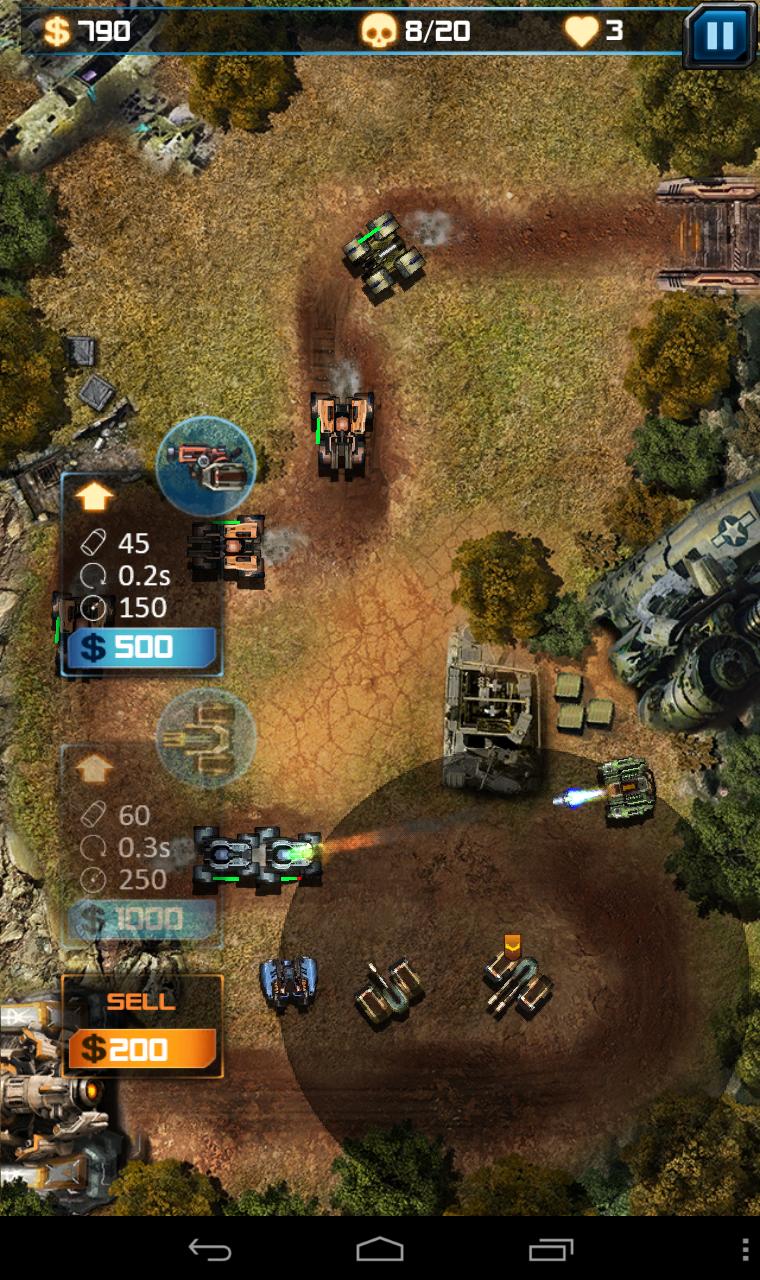Select the blue tower on the field
760x1280 pixels.
pos(289,981)
